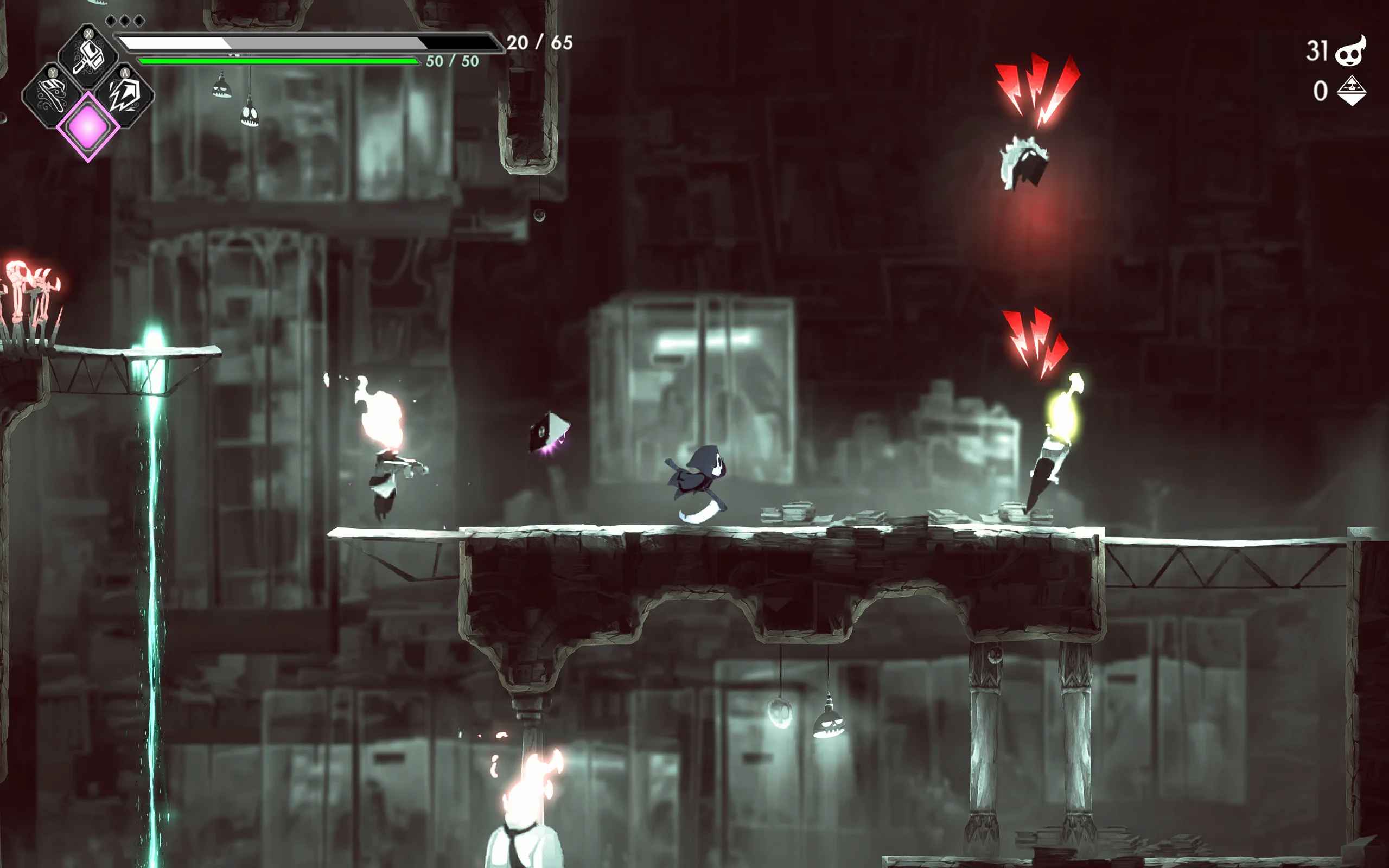Screen dimensions: 1389x868
Task: Click the glowing pink diamond gauge
Action: pos(88,127)
